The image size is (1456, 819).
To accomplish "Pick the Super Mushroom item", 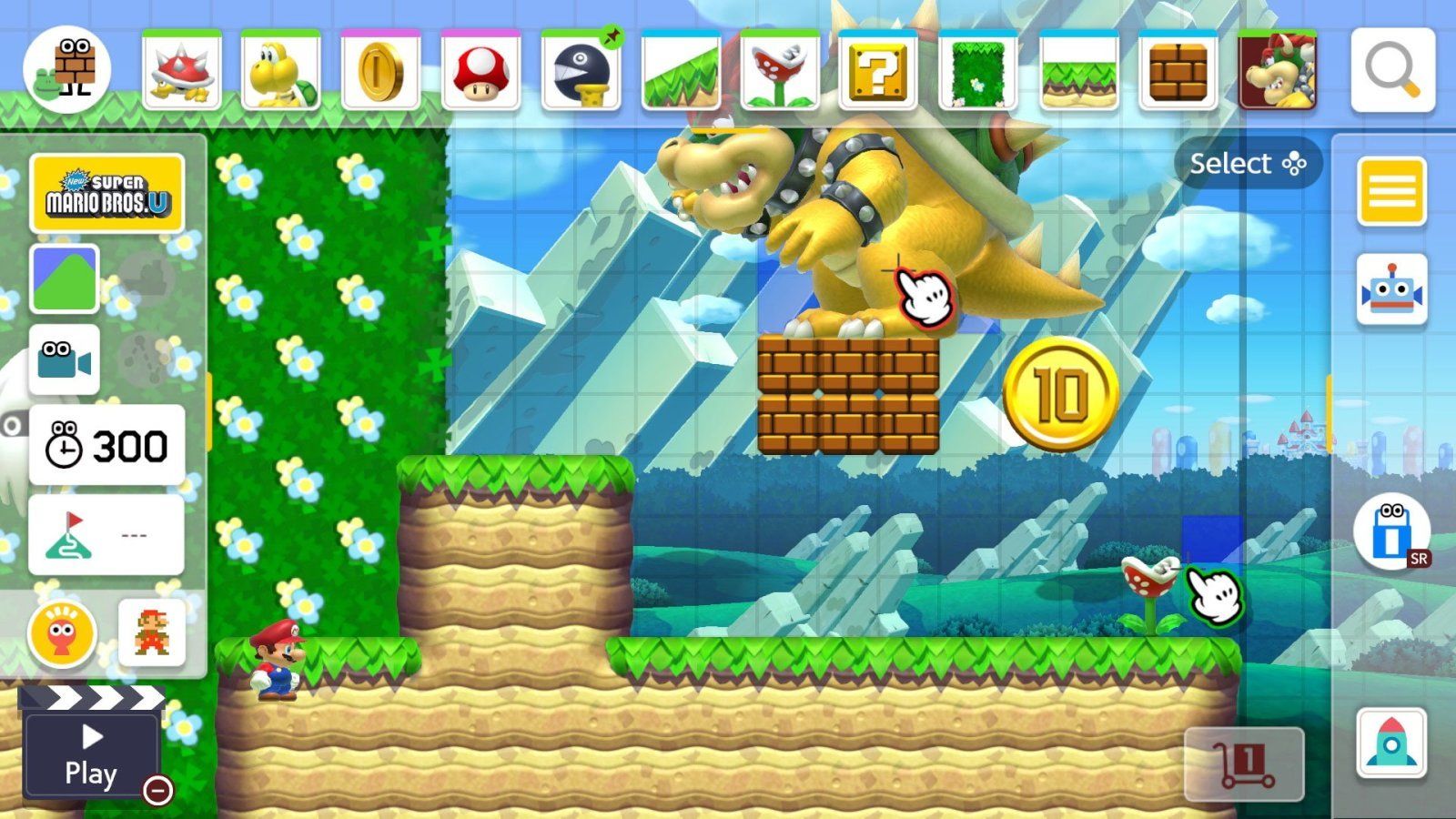I will [480, 71].
